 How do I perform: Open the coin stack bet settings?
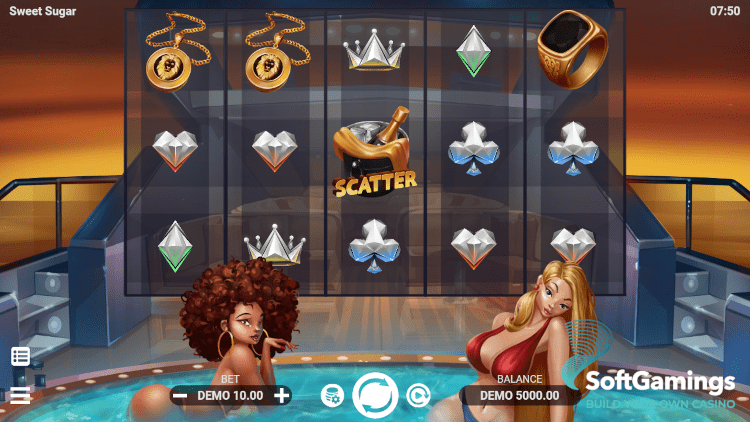333,396
